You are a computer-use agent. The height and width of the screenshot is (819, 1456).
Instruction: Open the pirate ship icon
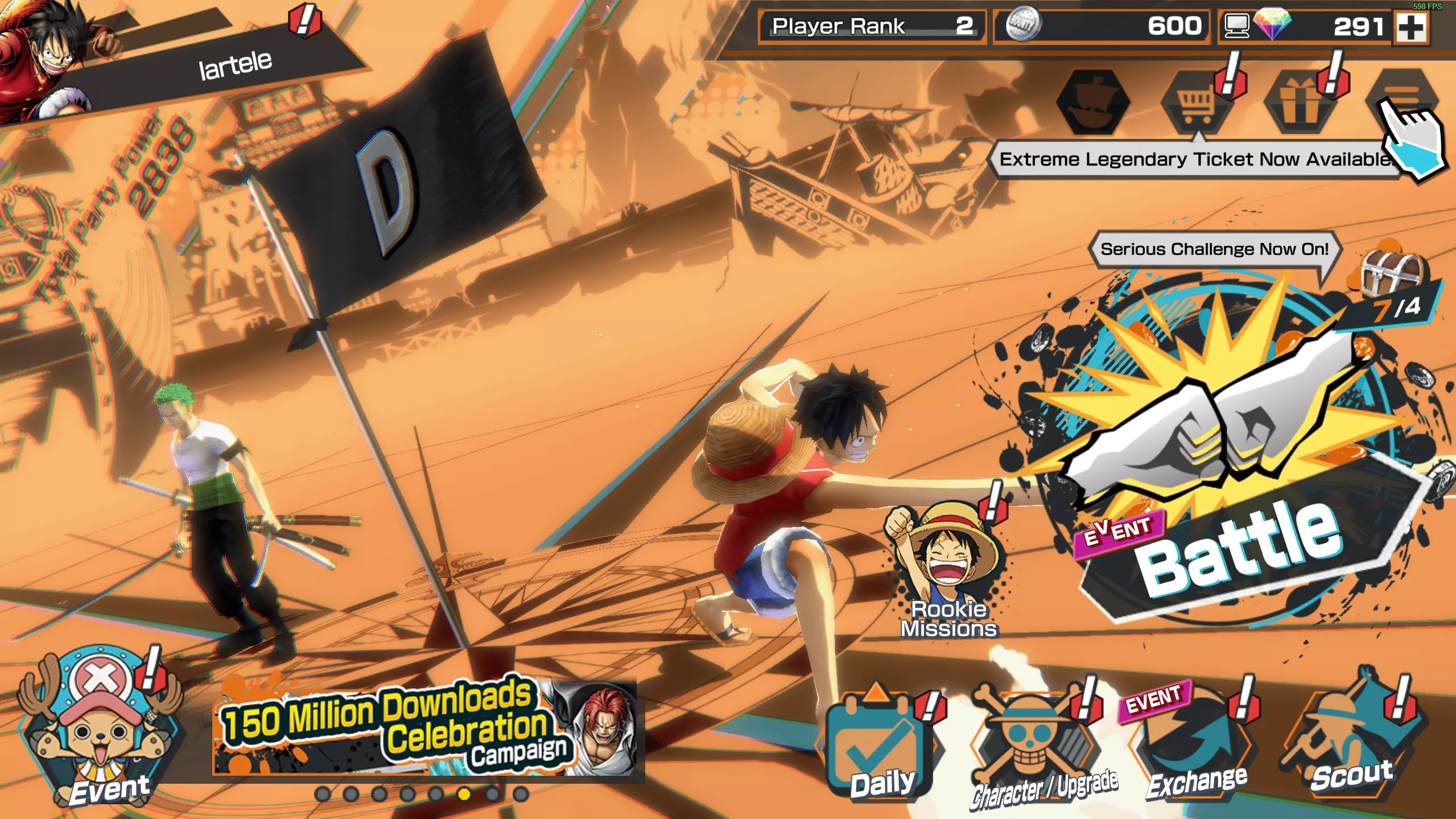click(x=1092, y=102)
